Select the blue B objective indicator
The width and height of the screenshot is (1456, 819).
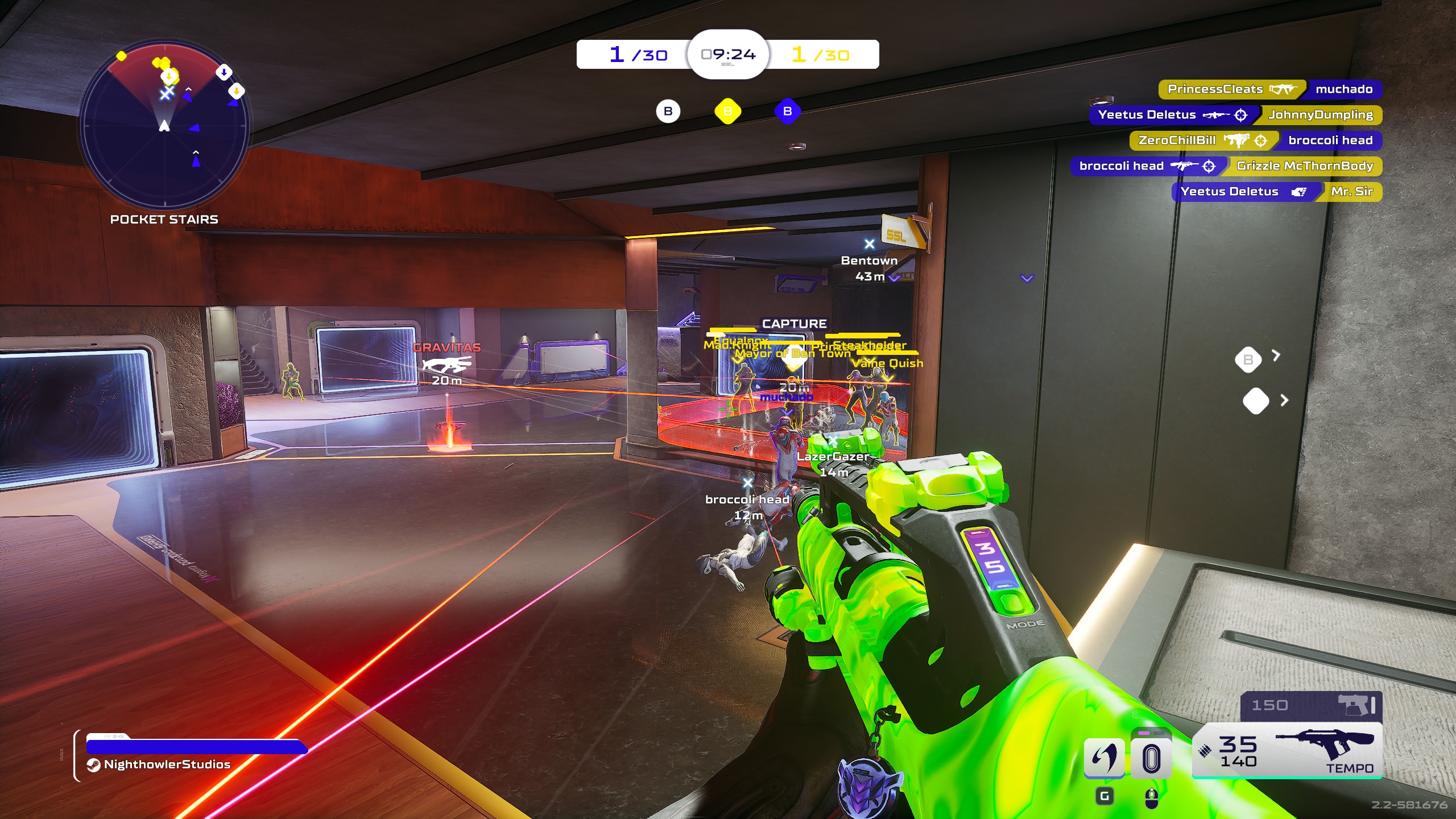(x=787, y=111)
